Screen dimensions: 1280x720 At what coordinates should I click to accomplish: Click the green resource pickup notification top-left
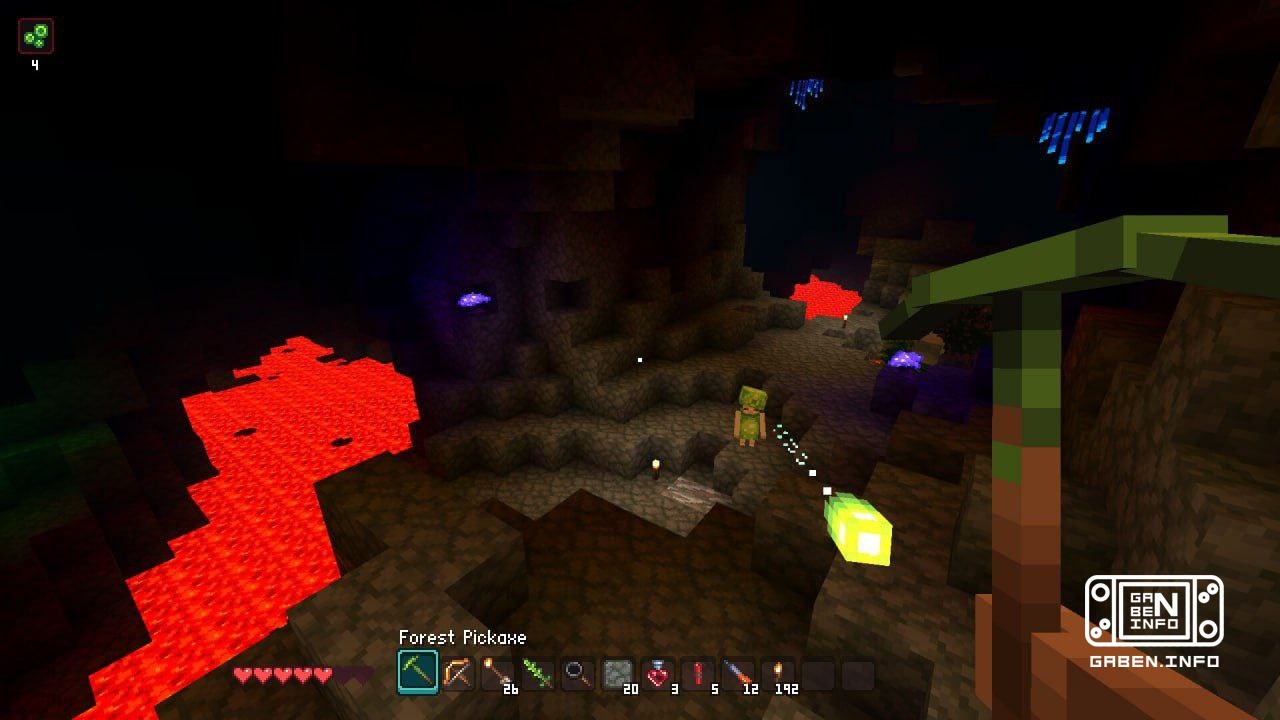(34, 35)
